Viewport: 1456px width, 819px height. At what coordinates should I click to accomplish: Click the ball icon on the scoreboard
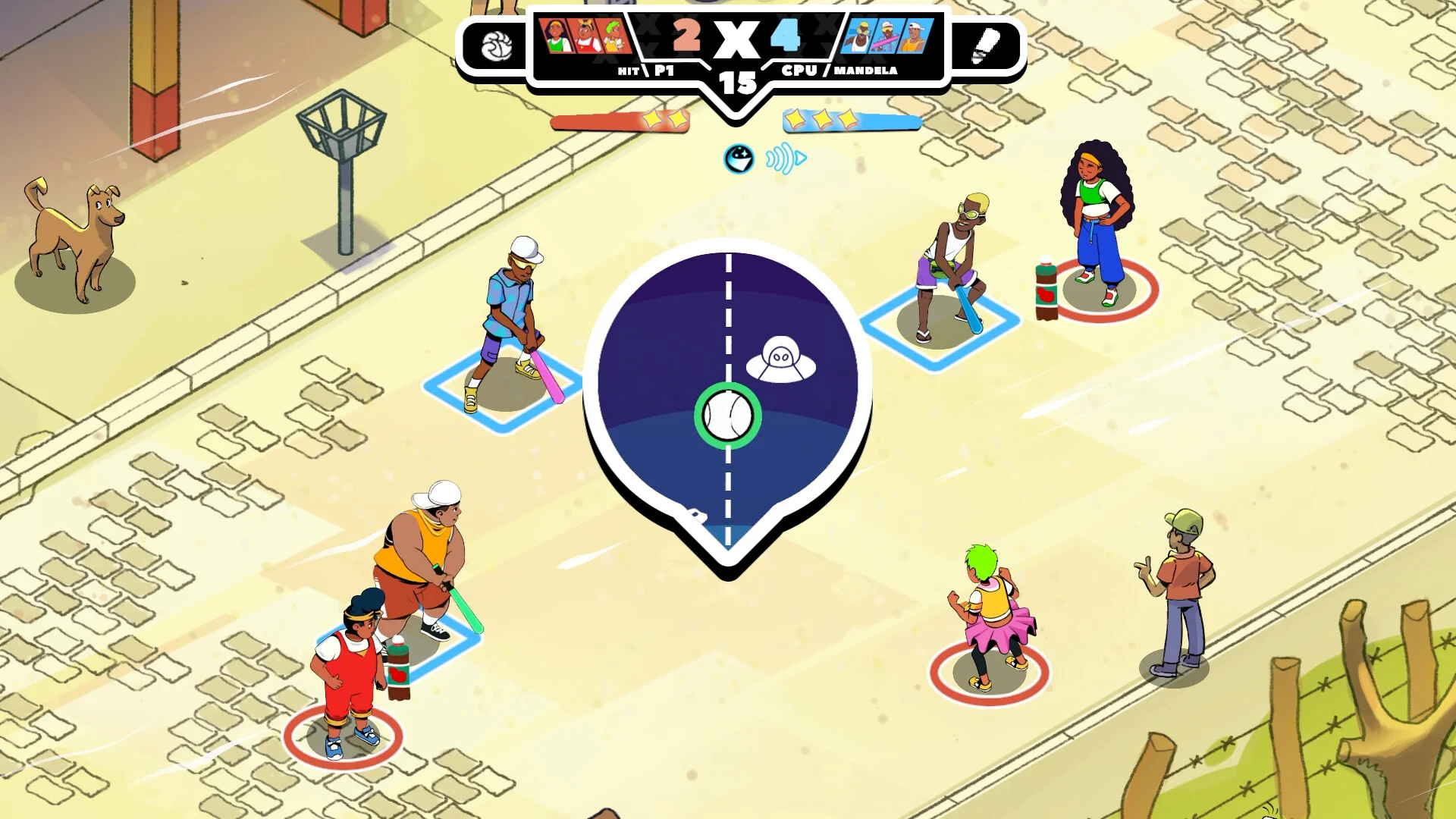[x=497, y=47]
